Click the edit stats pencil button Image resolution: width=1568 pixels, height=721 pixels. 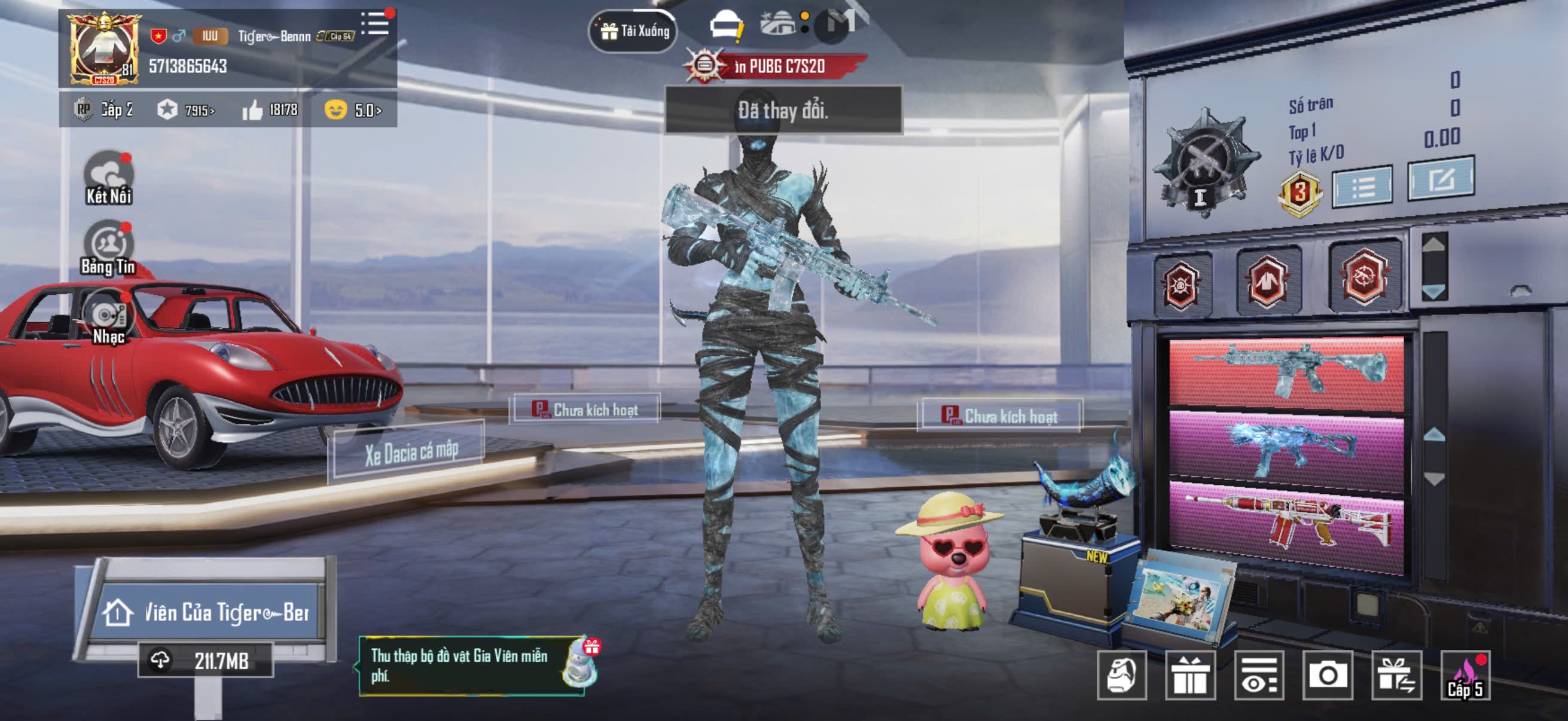click(x=1440, y=179)
